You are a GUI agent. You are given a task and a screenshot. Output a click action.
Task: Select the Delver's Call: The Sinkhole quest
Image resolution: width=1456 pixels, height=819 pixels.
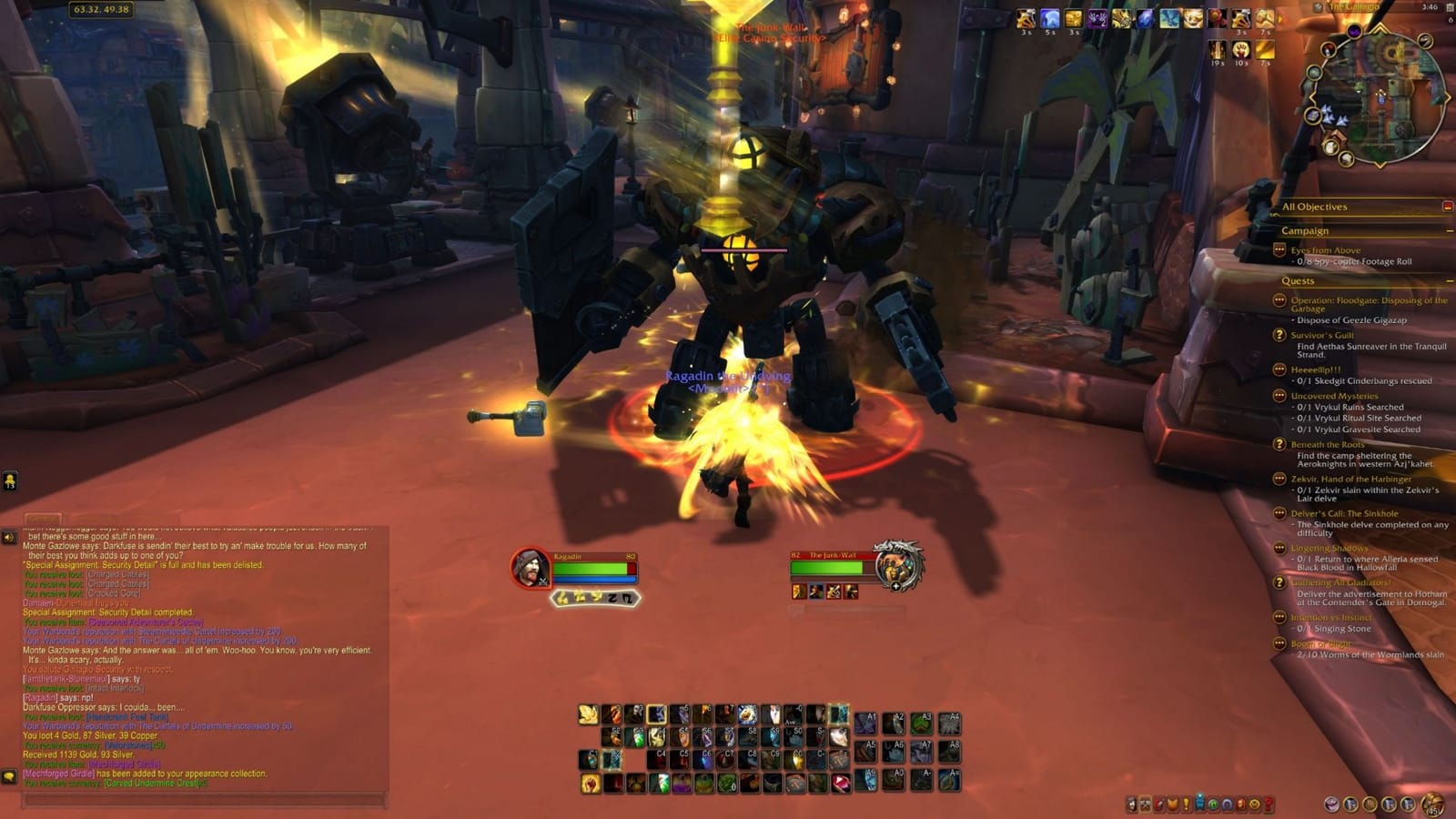coord(1345,514)
